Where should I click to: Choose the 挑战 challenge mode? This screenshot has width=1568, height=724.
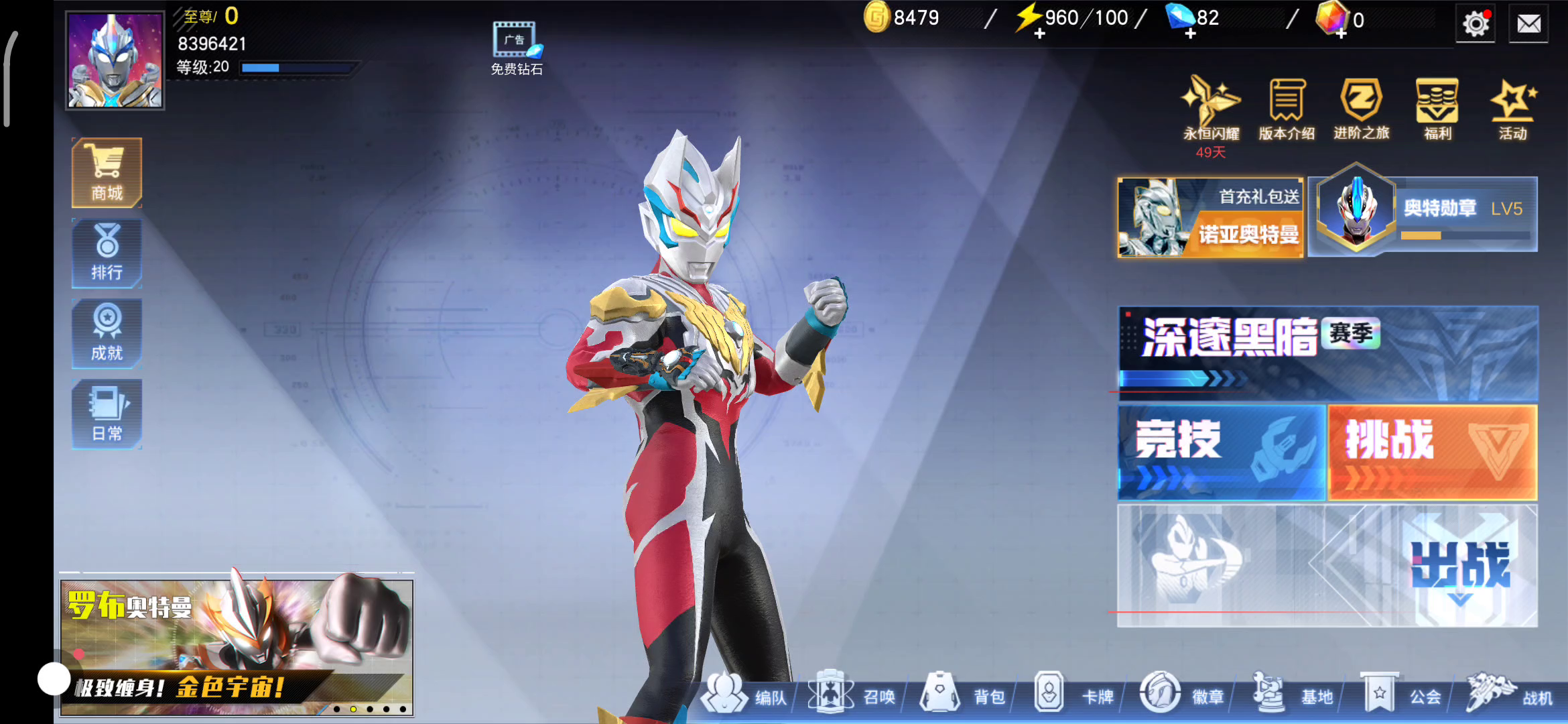pyautogui.click(x=1433, y=451)
